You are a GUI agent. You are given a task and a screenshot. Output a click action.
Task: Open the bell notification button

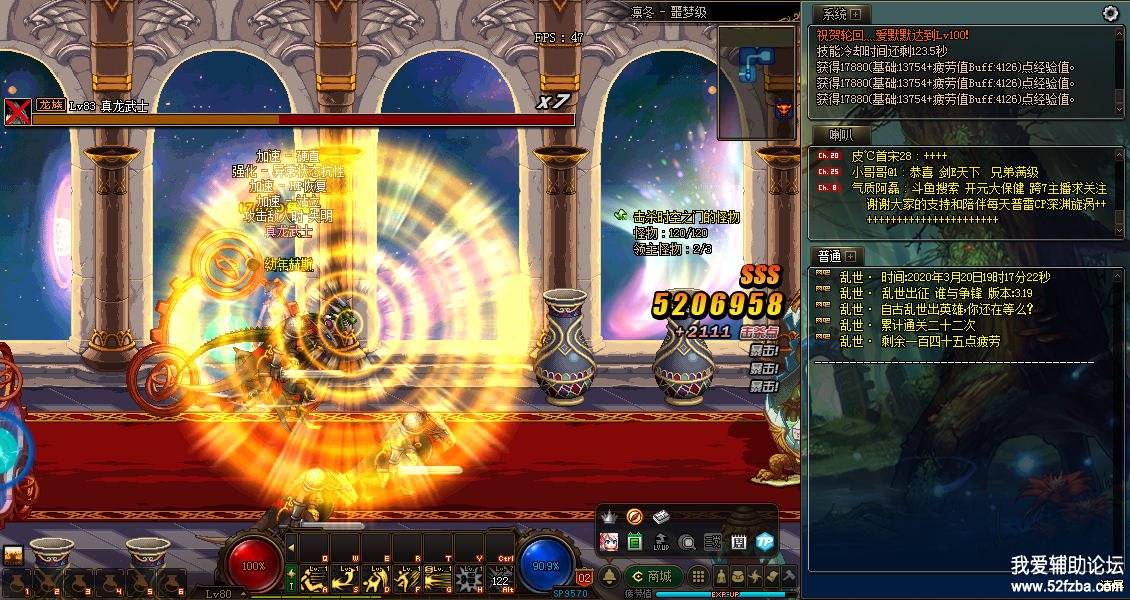tap(608, 576)
